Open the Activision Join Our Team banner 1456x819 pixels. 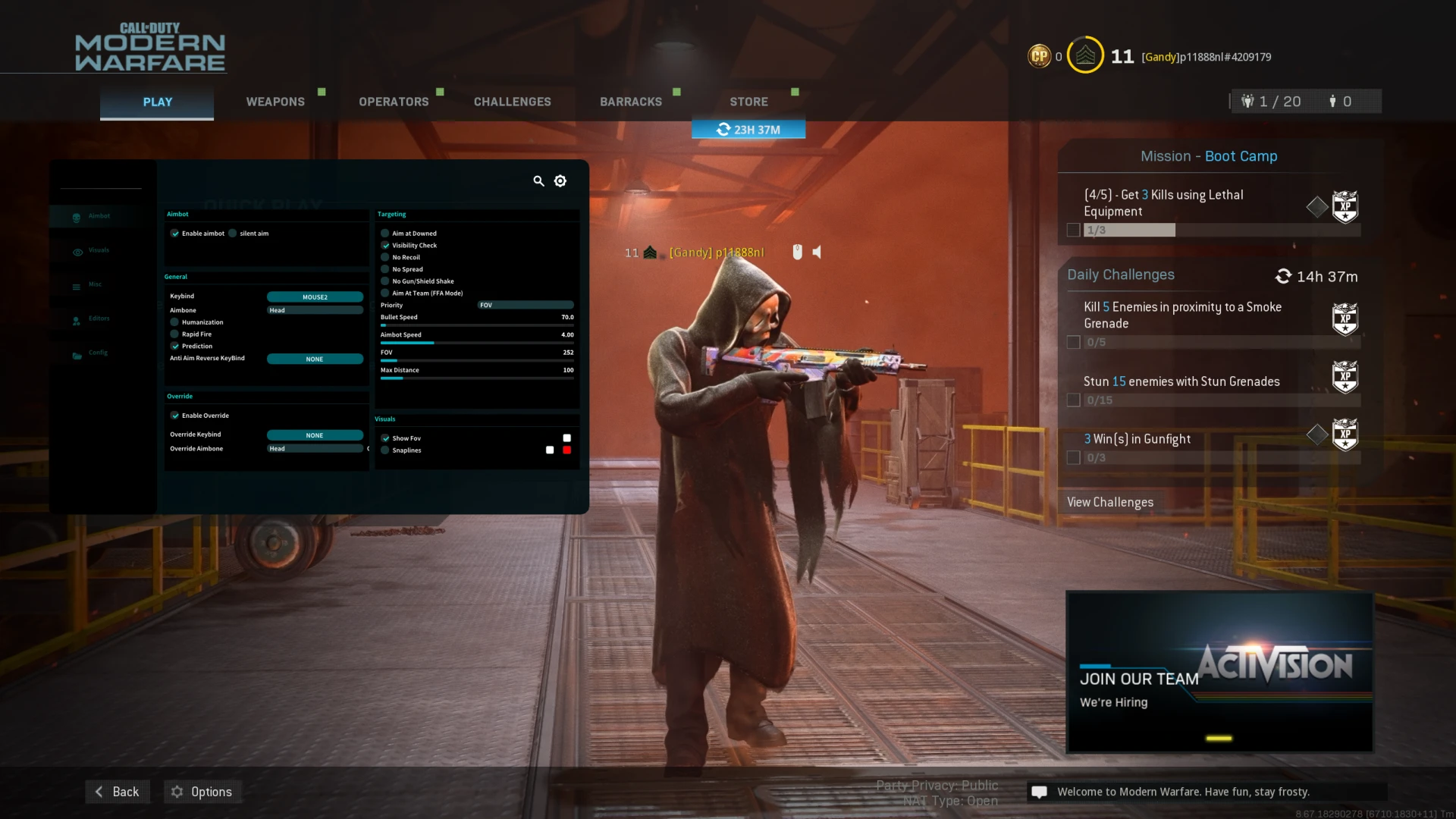point(1219,672)
